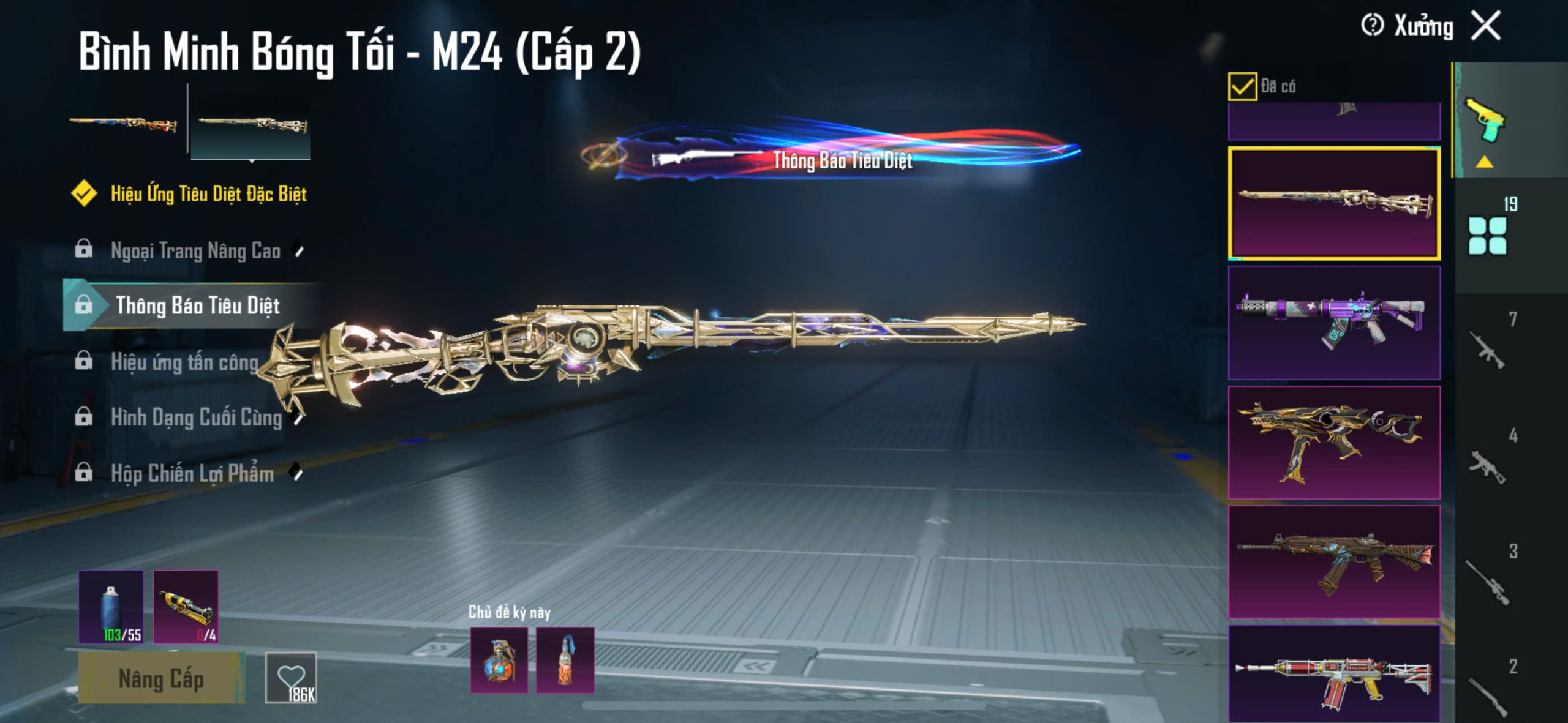Choose Ngoại Trang Nâng Cao upgrade level
The height and width of the screenshot is (723, 1568).
[195, 250]
